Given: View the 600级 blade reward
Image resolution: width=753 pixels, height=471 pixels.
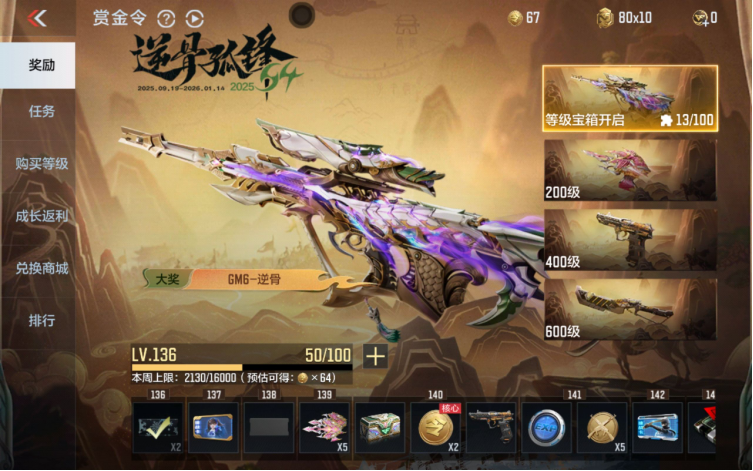Looking at the screenshot, I should click(630, 308).
